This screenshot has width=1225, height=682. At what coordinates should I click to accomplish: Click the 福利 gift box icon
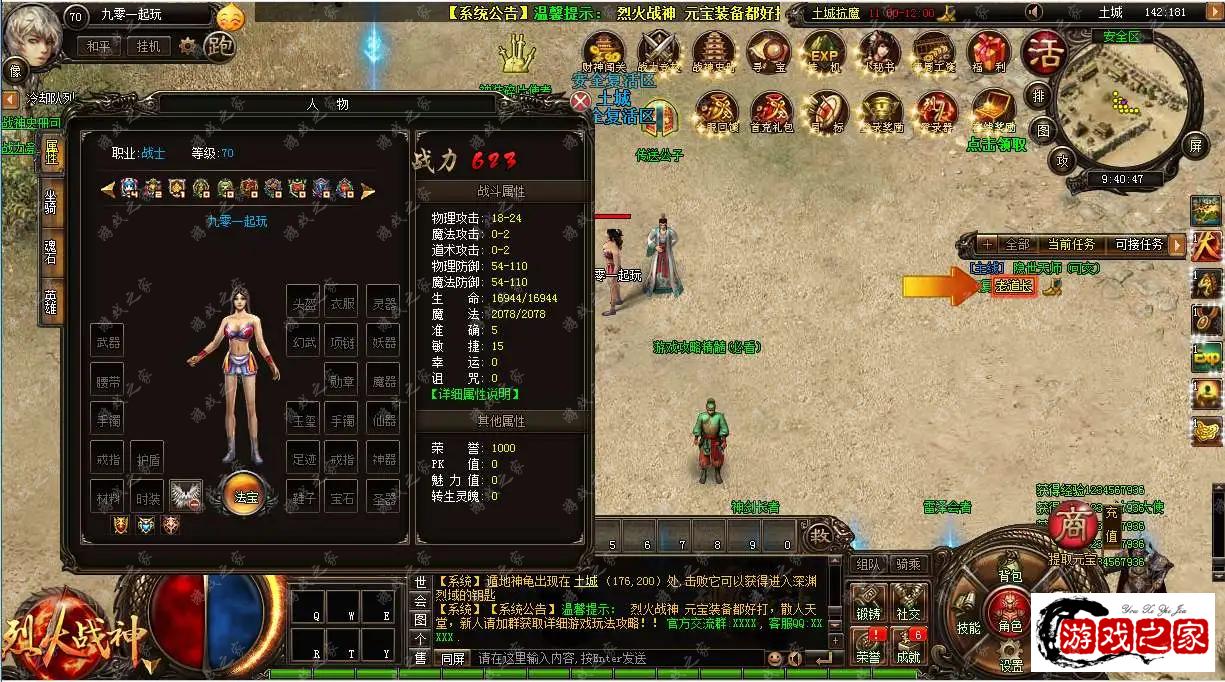click(988, 51)
